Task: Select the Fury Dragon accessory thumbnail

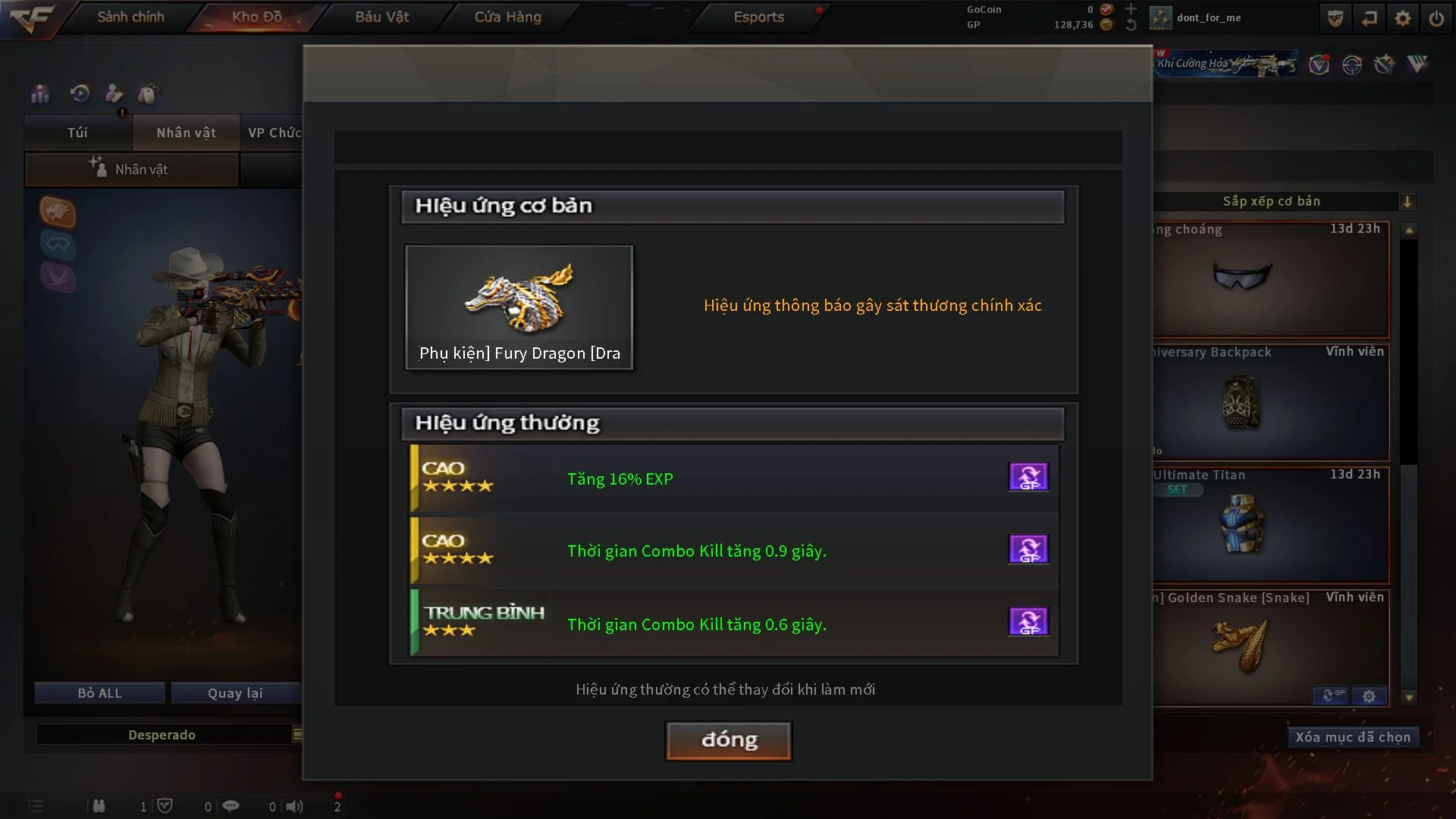Action: click(519, 306)
